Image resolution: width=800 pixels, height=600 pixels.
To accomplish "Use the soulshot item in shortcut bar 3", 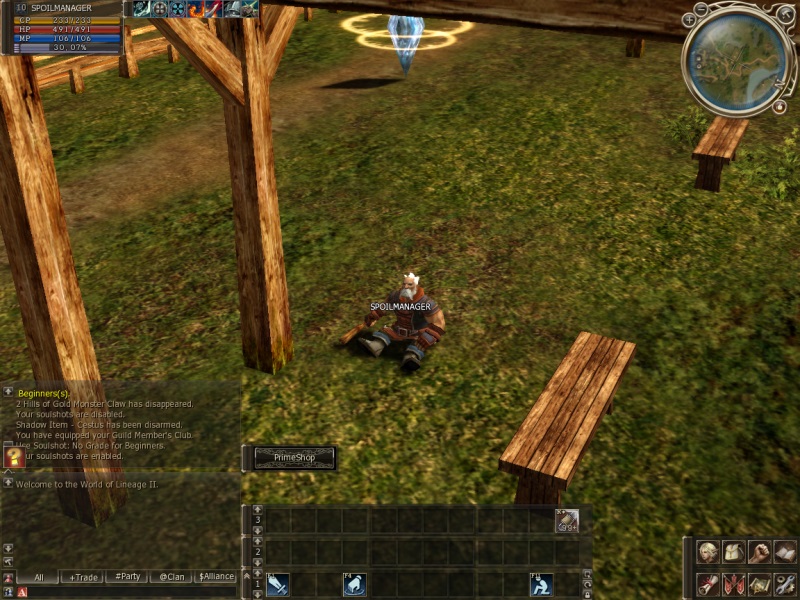I will coord(567,520).
